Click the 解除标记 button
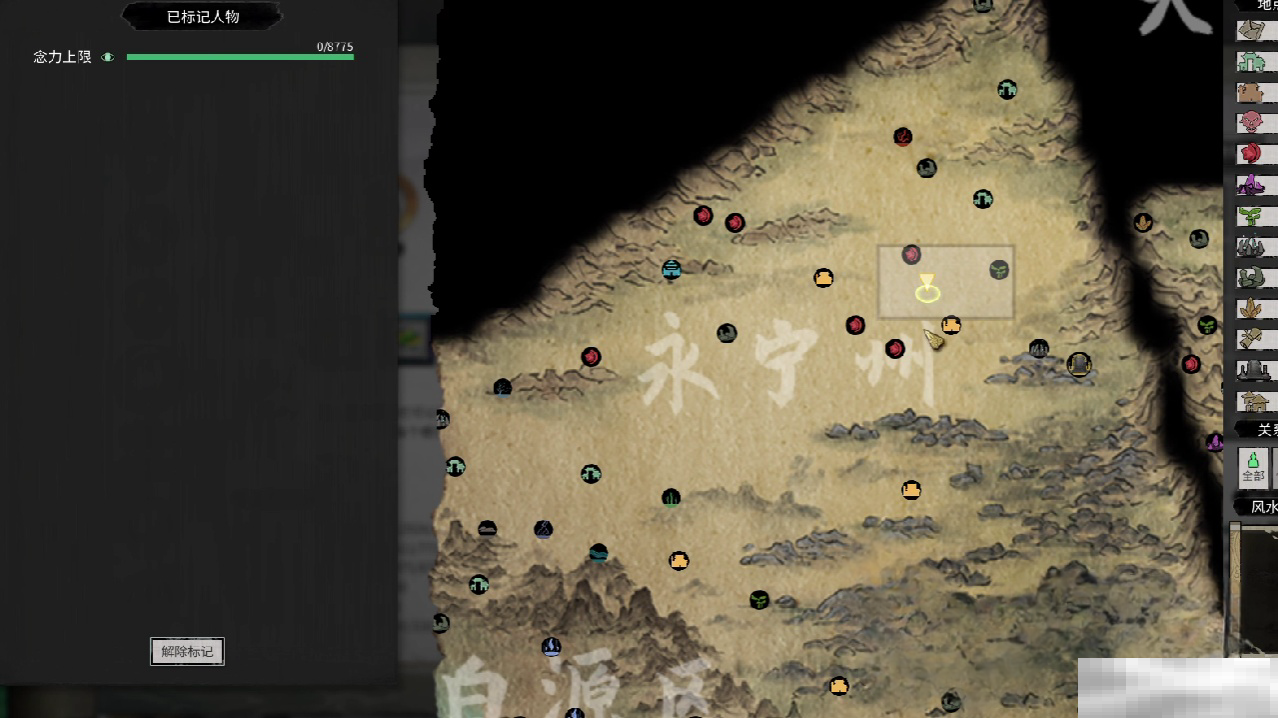 (187, 651)
